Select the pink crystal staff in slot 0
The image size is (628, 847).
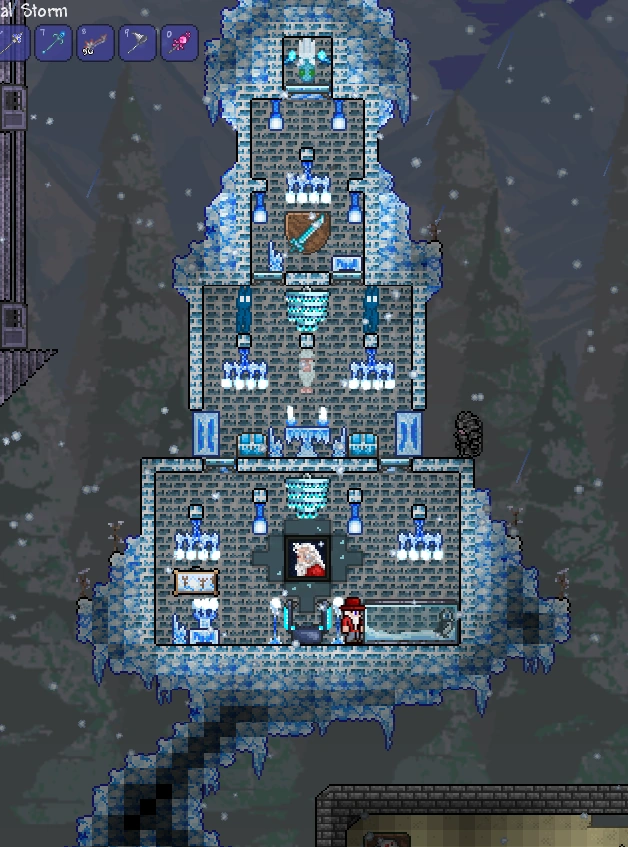180,44
